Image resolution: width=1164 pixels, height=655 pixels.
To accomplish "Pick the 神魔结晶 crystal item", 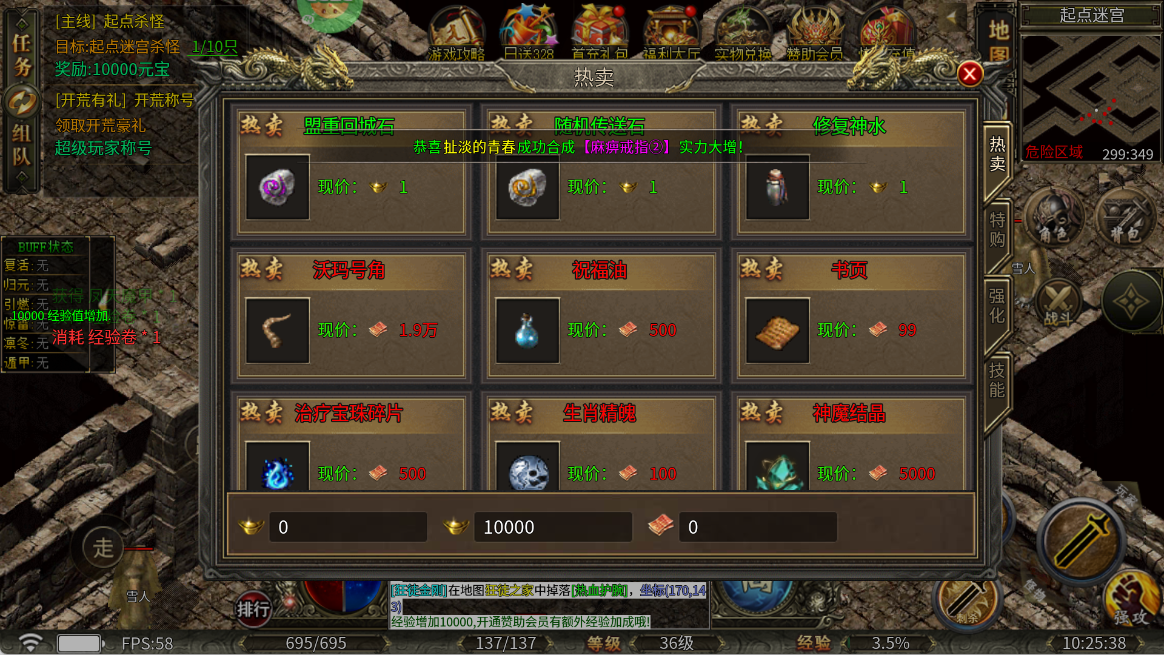I will click(x=778, y=470).
